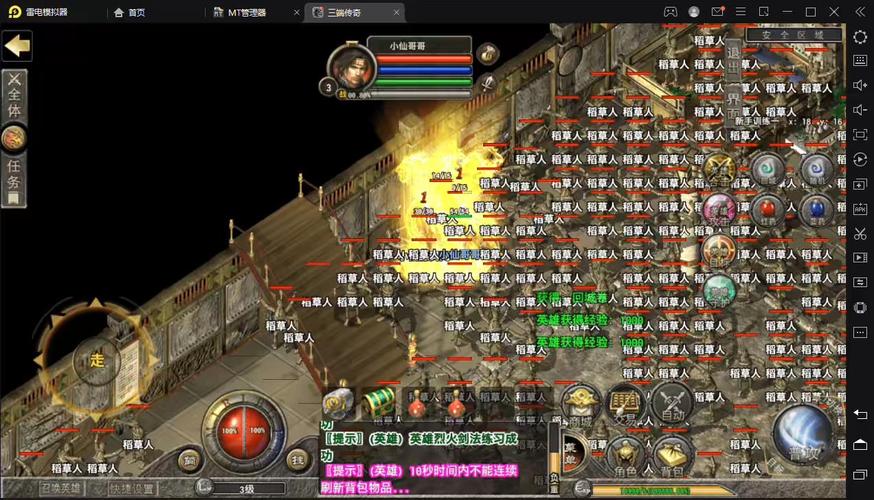Click the 退出界面 exit screen button
Viewport: 874px width, 500px height.
(733, 77)
